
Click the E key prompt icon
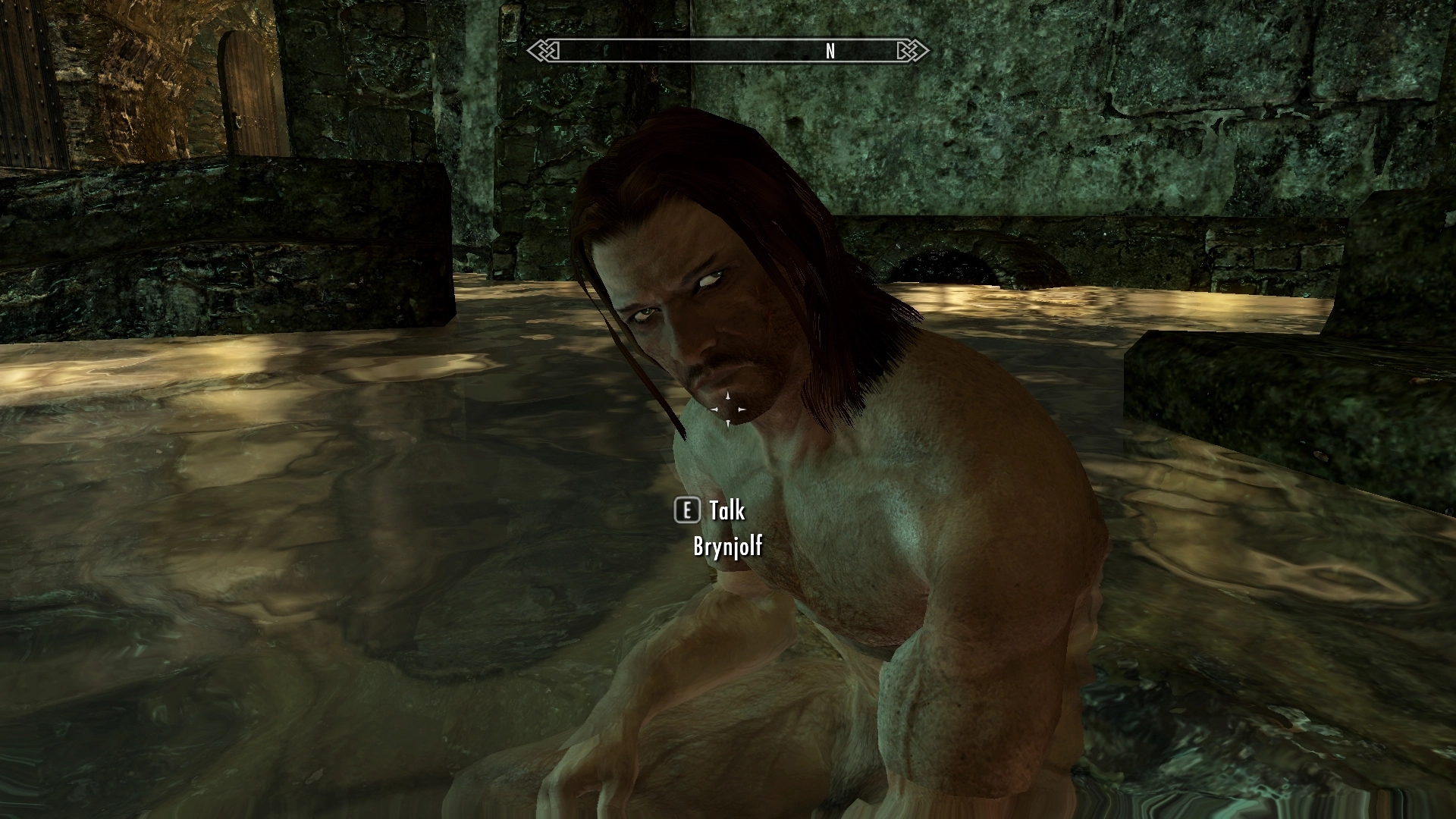(687, 511)
